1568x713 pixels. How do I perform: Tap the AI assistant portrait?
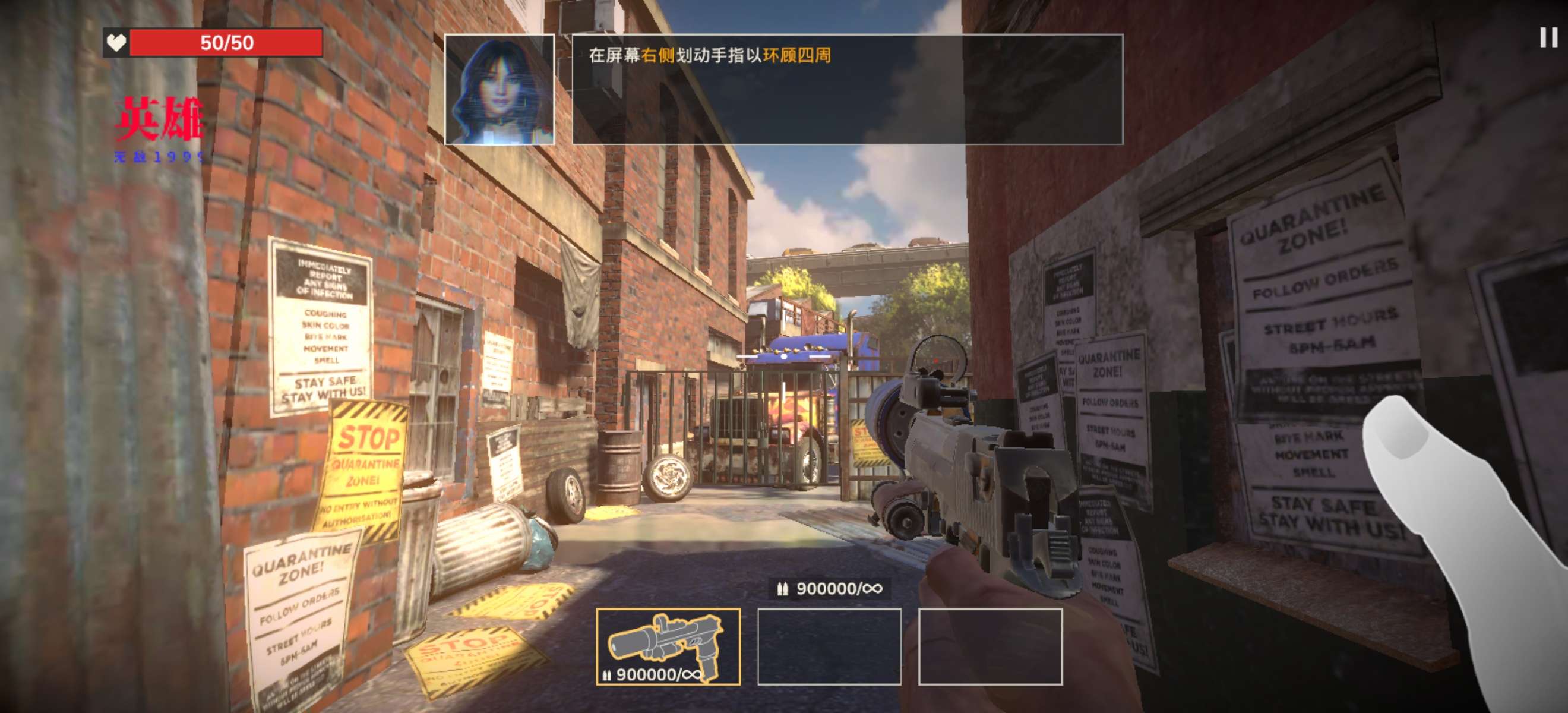pyautogui.click(x=499, y=90)
